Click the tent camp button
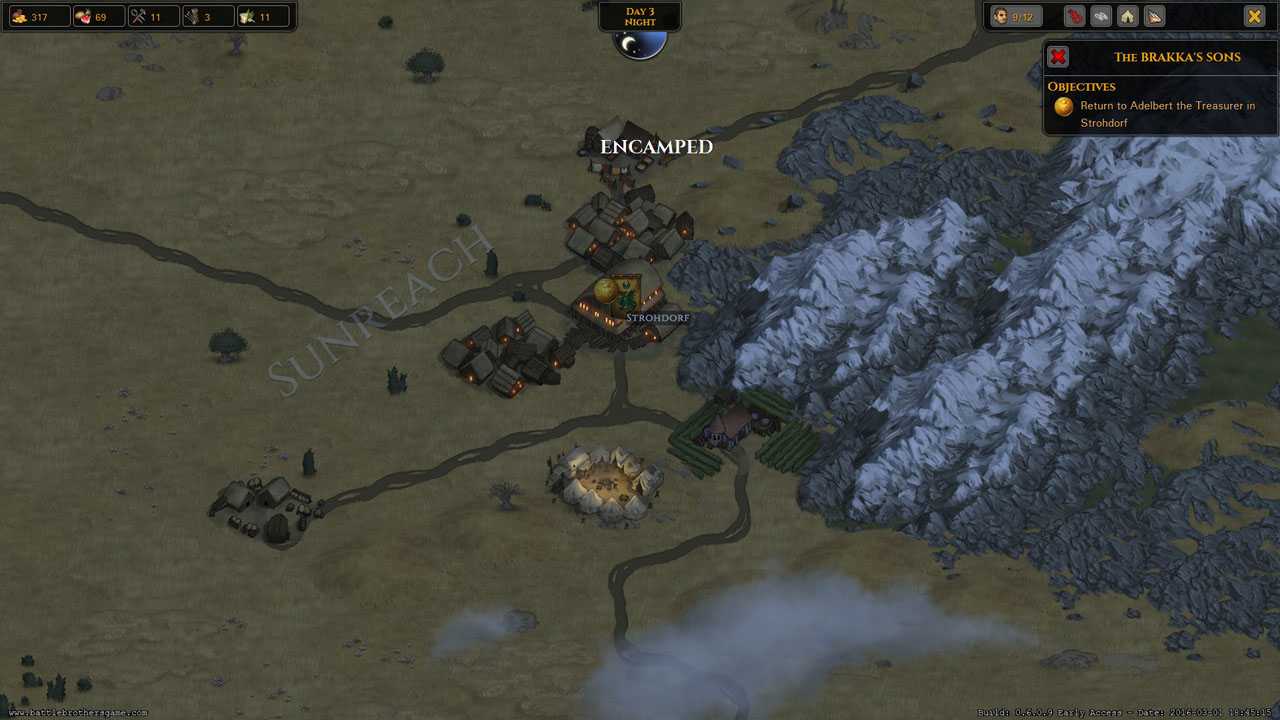Screen dimensions: 1280x720 (x=1127, y=16)
